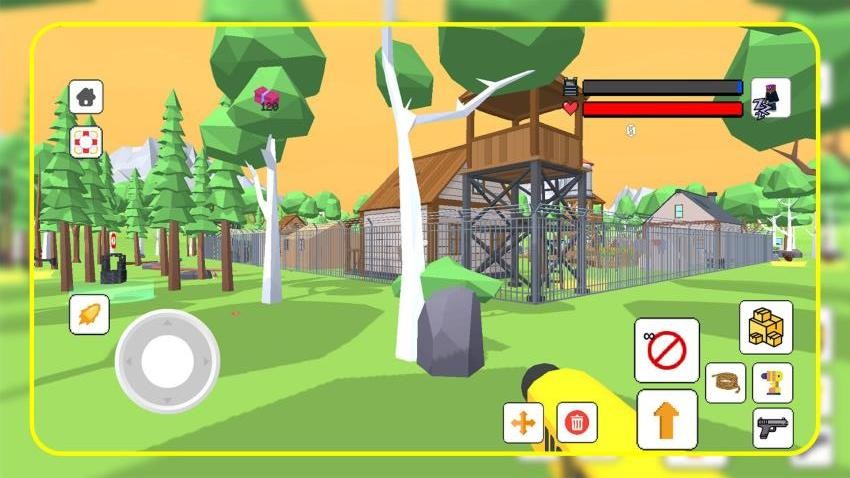The height and width of the screenshot is (478, 850).
Task: Open the yellow boxes inventory
Action: click(766, 327)
